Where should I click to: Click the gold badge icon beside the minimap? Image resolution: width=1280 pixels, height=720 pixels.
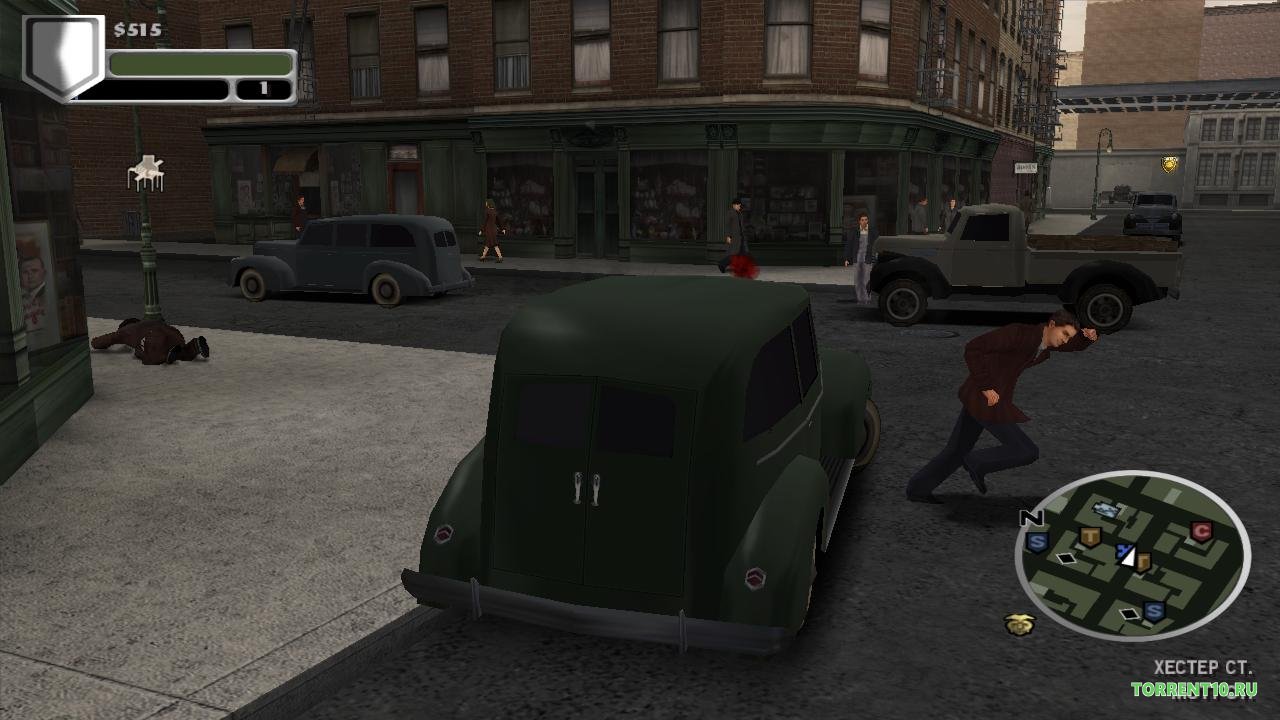coord(1019,625)
